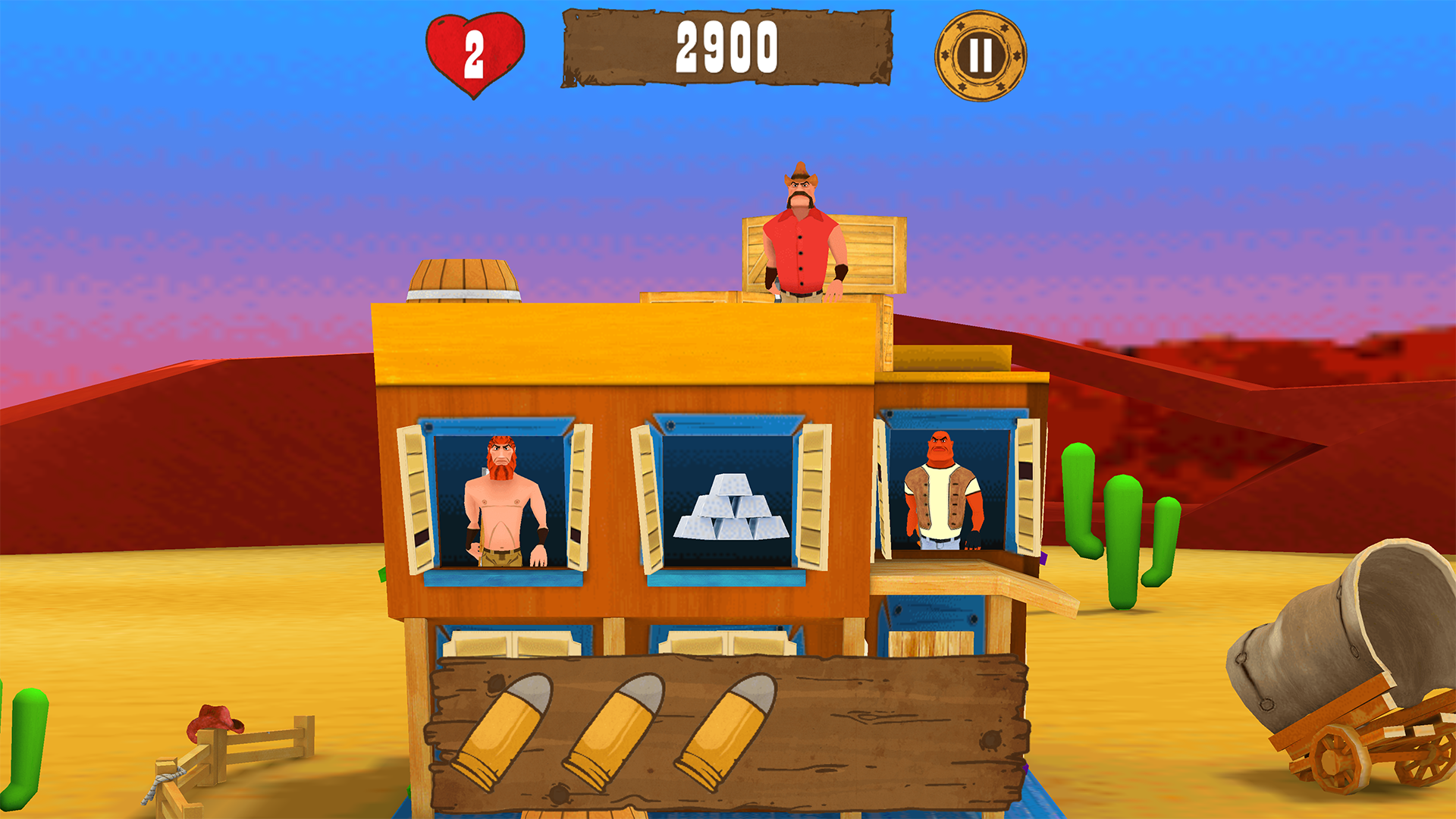
Task: Click the 2900 score banner
Action: point(726,45)
